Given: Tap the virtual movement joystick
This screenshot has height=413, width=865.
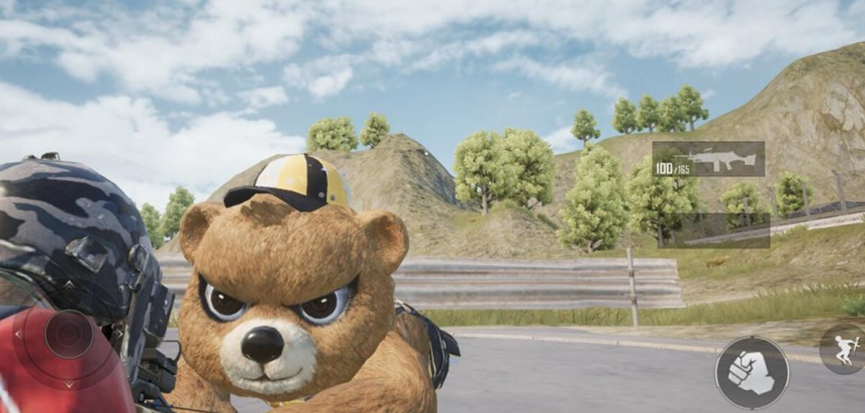Looking at the screenshot, I should click(x=67, y=334).
